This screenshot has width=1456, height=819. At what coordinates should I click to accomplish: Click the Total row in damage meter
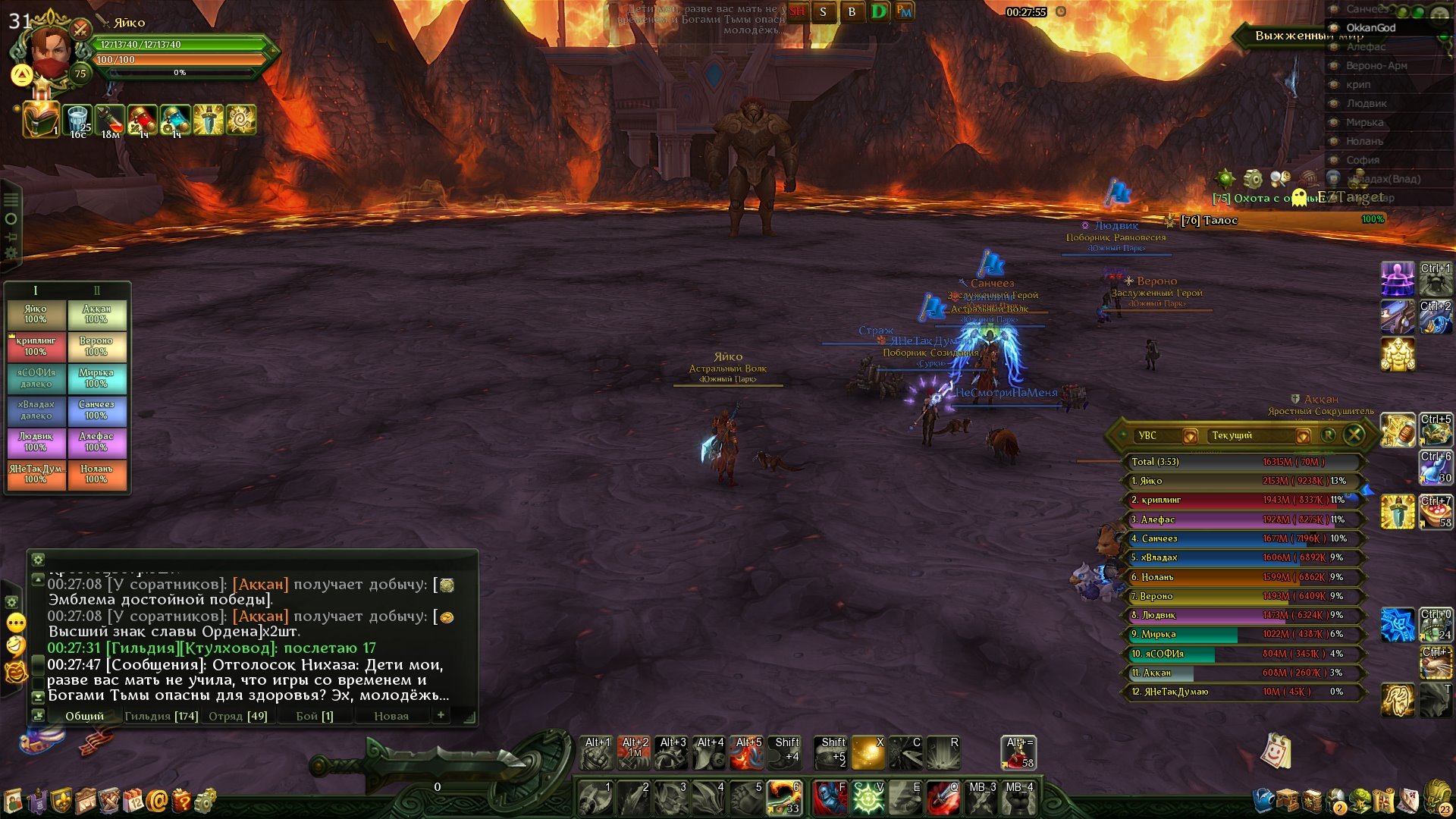click(1244, 462)
